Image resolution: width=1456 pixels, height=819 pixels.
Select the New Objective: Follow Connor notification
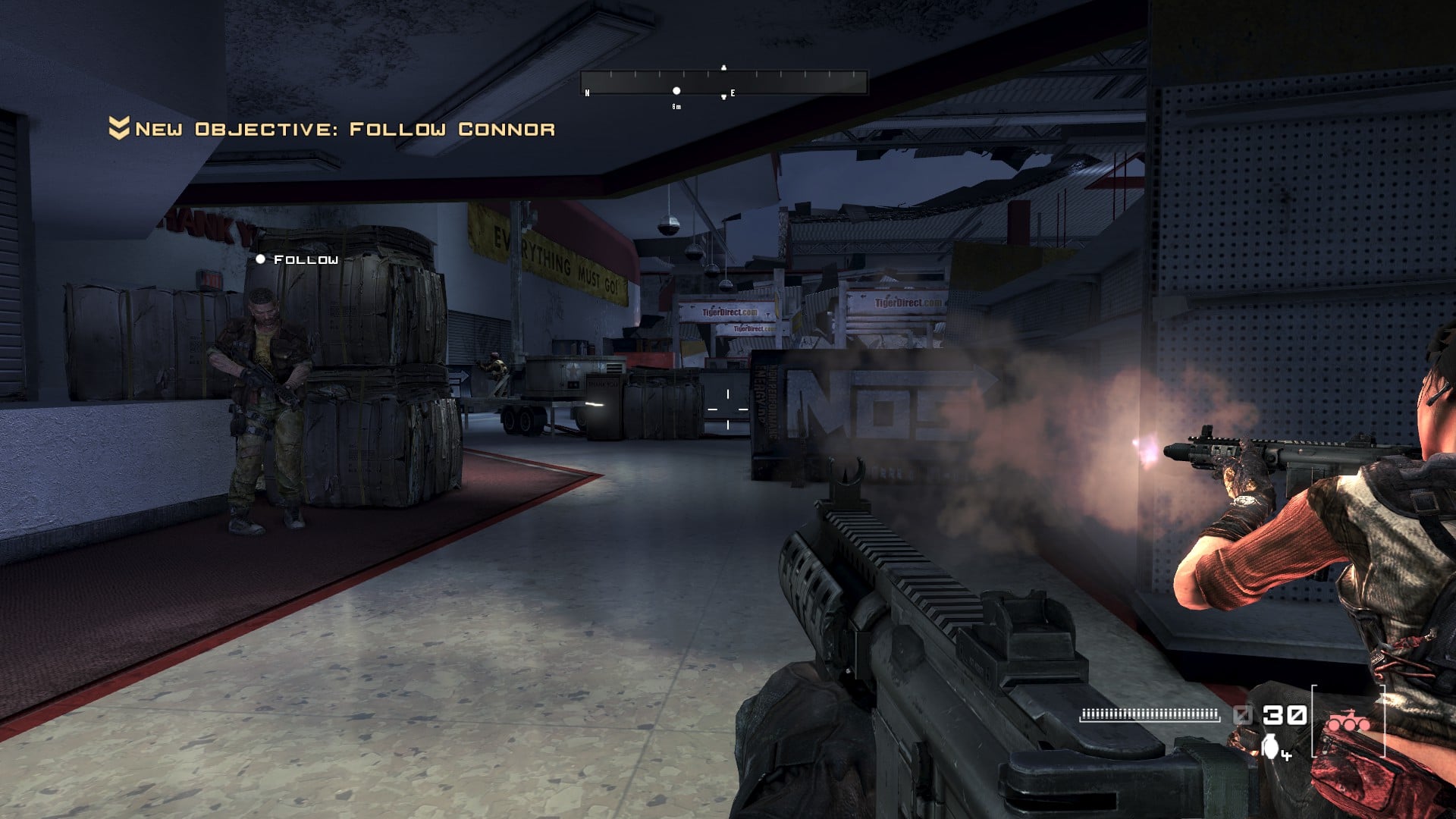332,129
